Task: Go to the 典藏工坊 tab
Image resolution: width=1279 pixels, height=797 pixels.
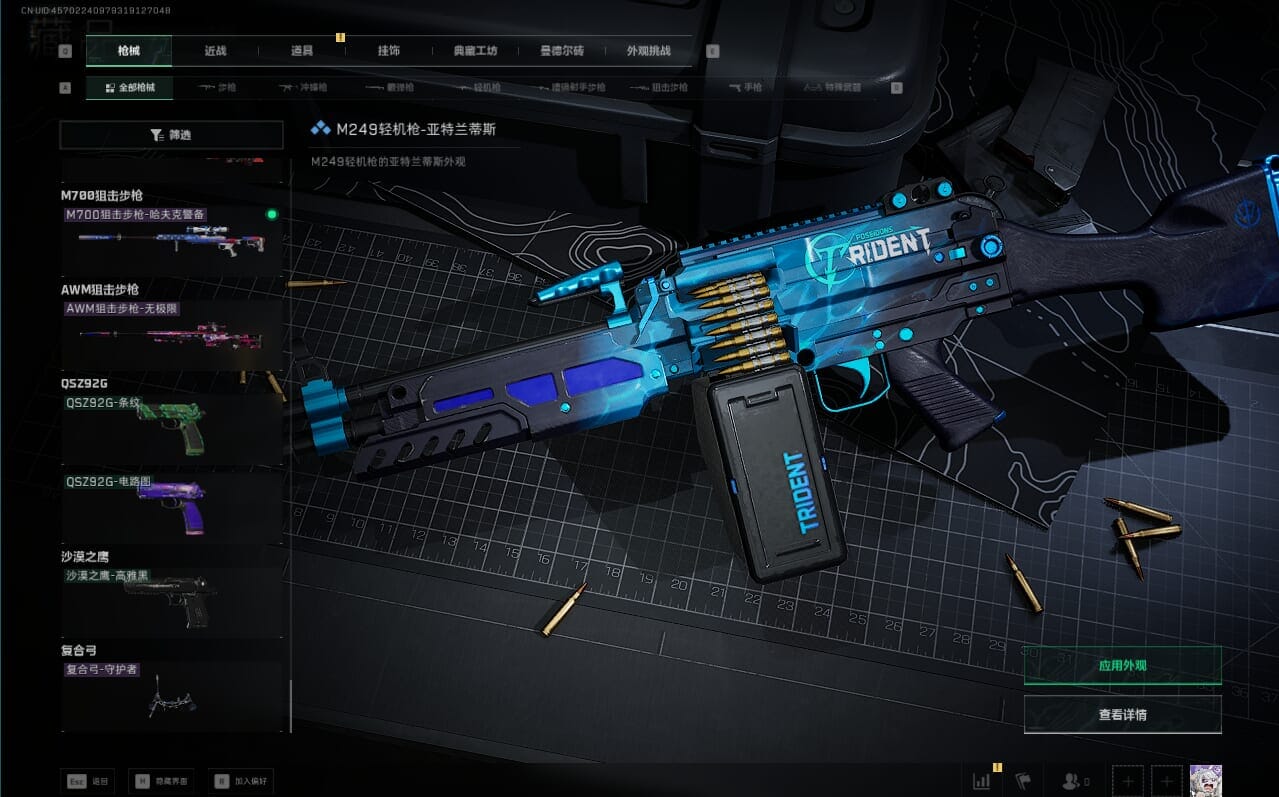Action: (475, 51)
